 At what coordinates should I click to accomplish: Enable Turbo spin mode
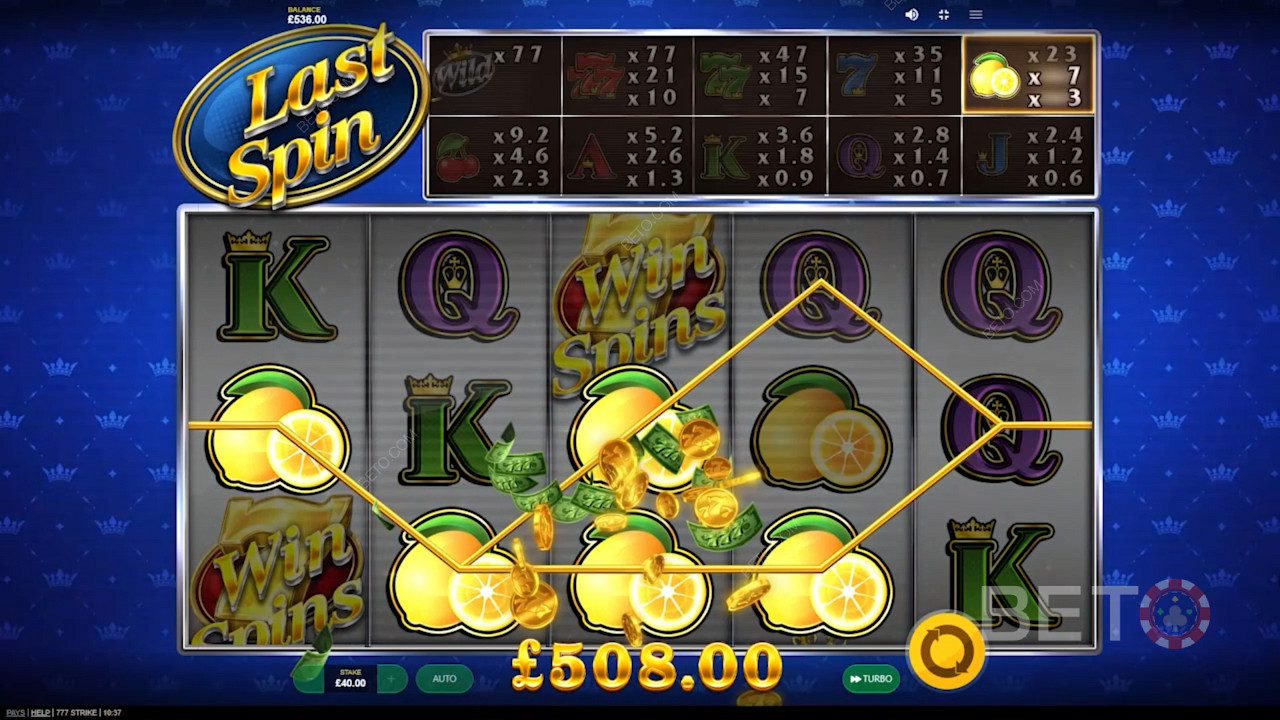[x=870, y=679]
